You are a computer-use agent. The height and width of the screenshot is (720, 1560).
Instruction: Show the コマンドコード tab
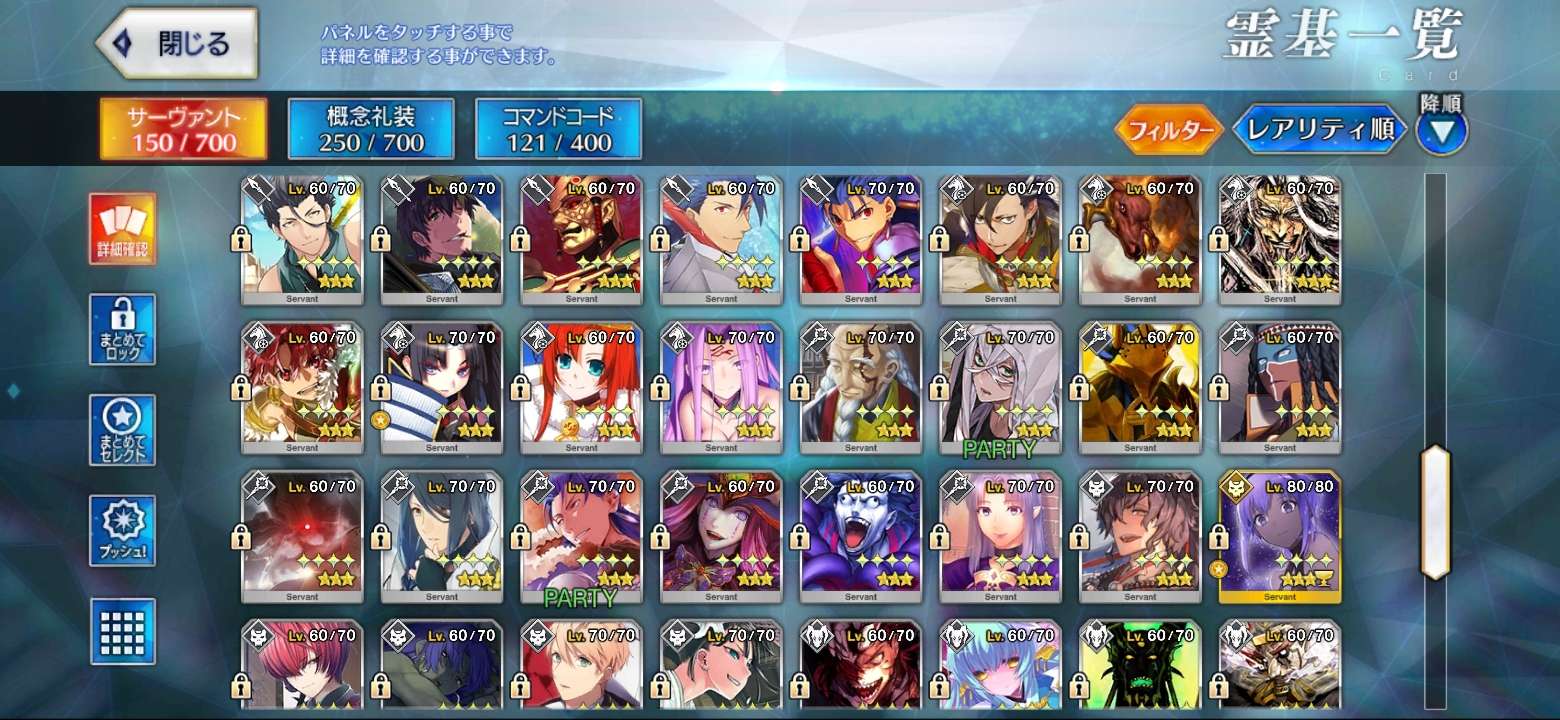click(558, 129)
